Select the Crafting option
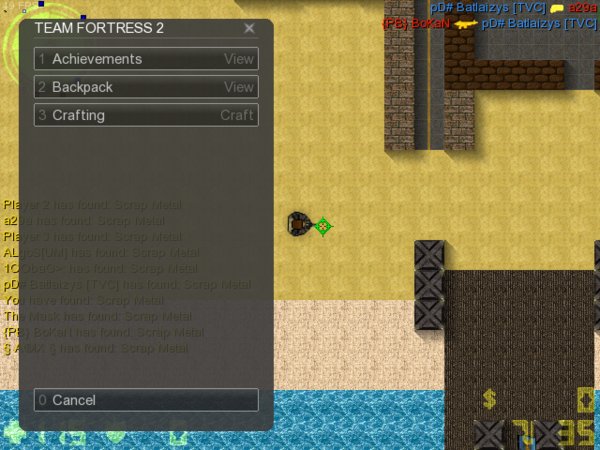Viewport: 600px width, 450px height. coord(146,115)
